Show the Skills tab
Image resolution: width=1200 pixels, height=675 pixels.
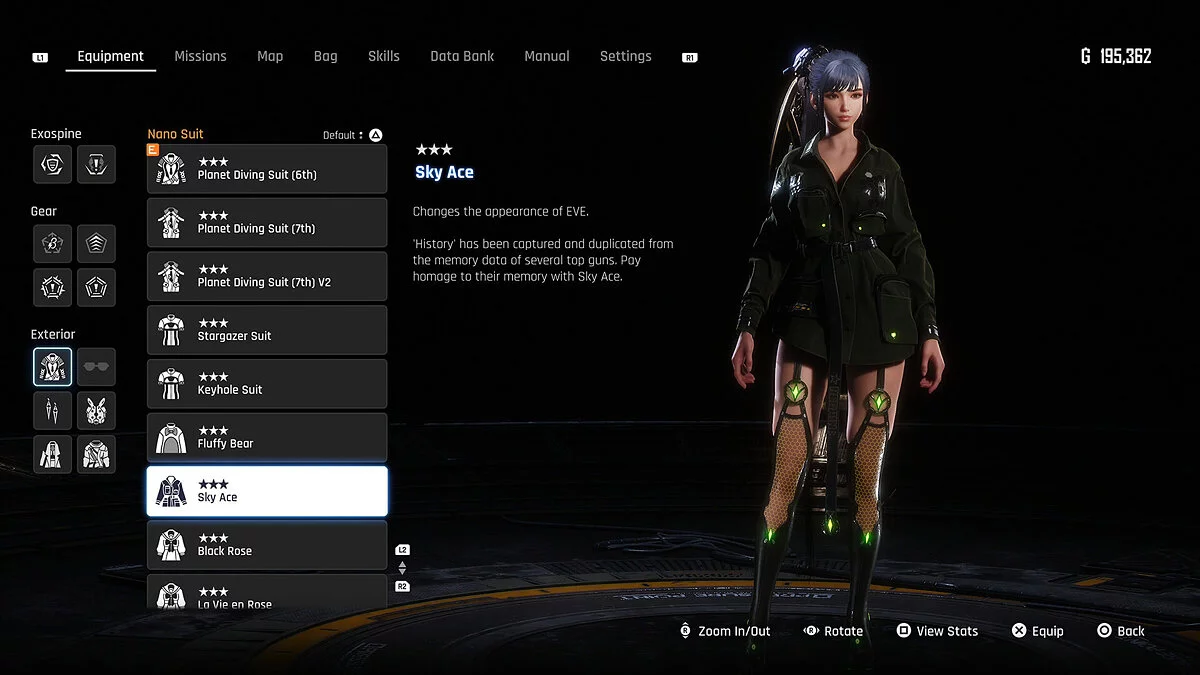click(384, 56)
